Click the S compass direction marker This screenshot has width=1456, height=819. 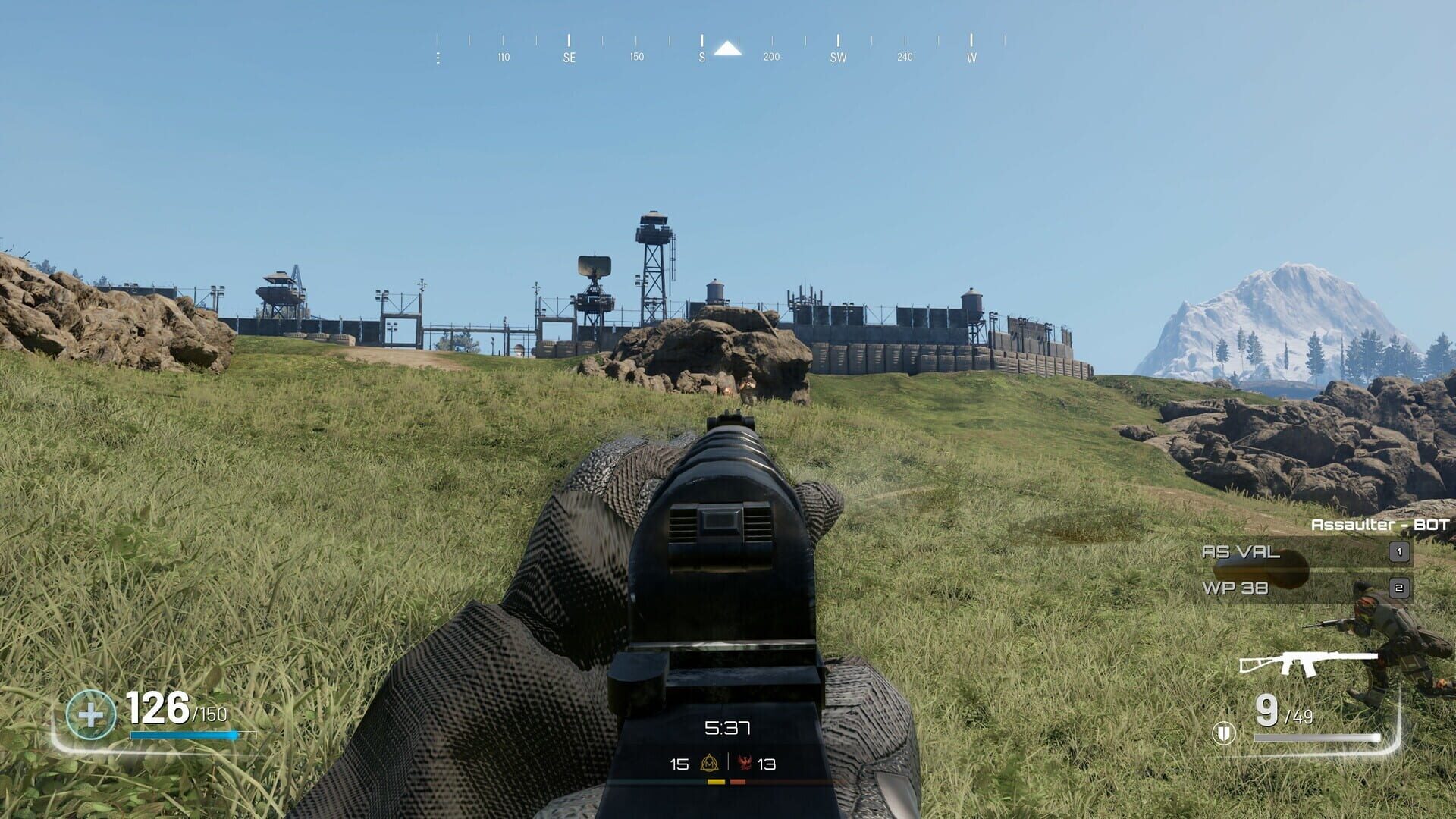701,56
